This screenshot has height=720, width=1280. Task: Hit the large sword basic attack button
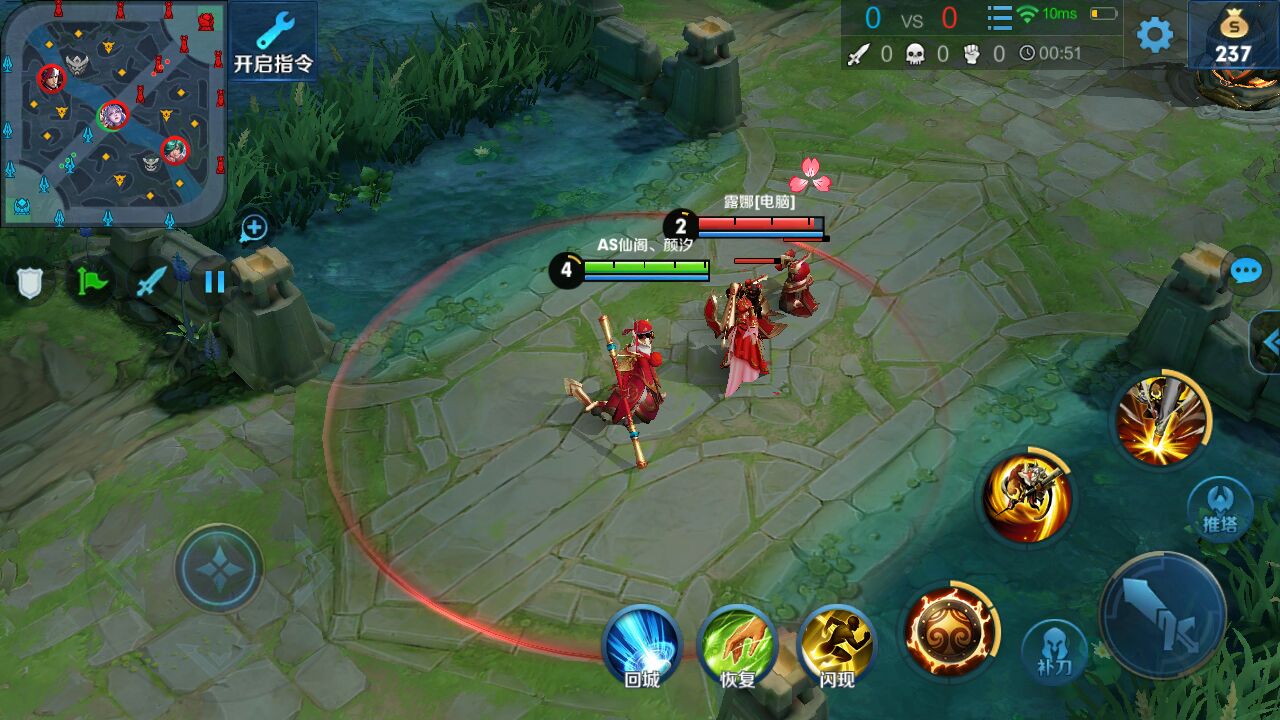tap(1163, 615)
